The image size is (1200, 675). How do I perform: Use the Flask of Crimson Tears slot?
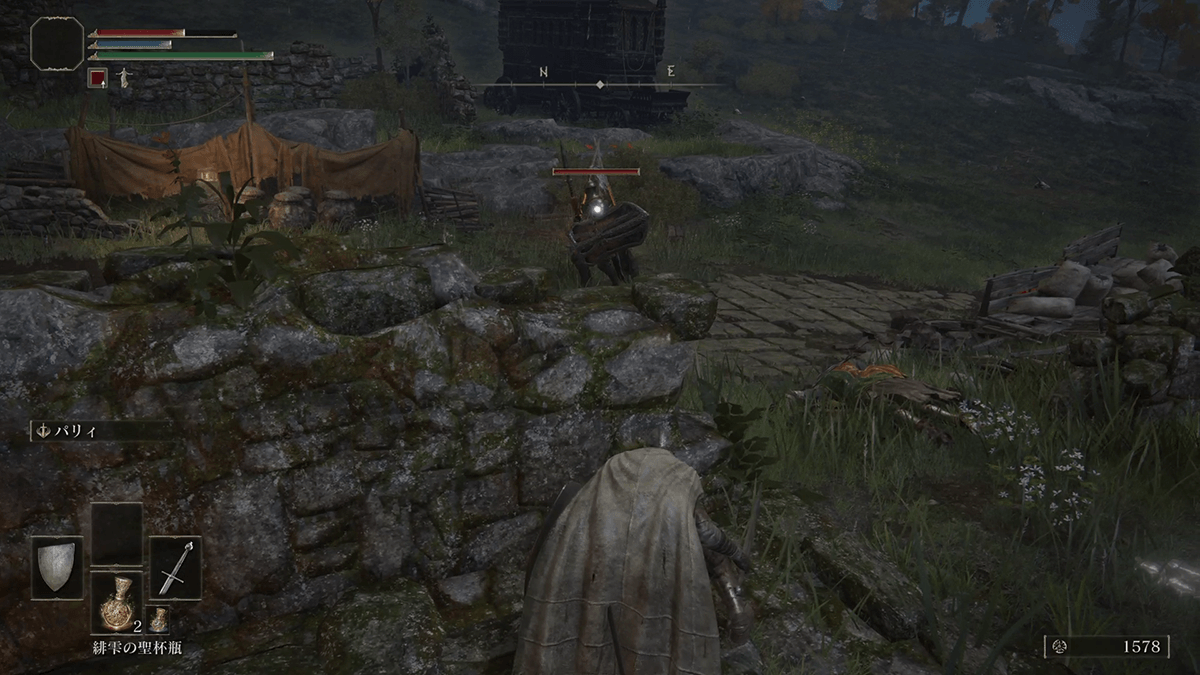coord(116,603)
